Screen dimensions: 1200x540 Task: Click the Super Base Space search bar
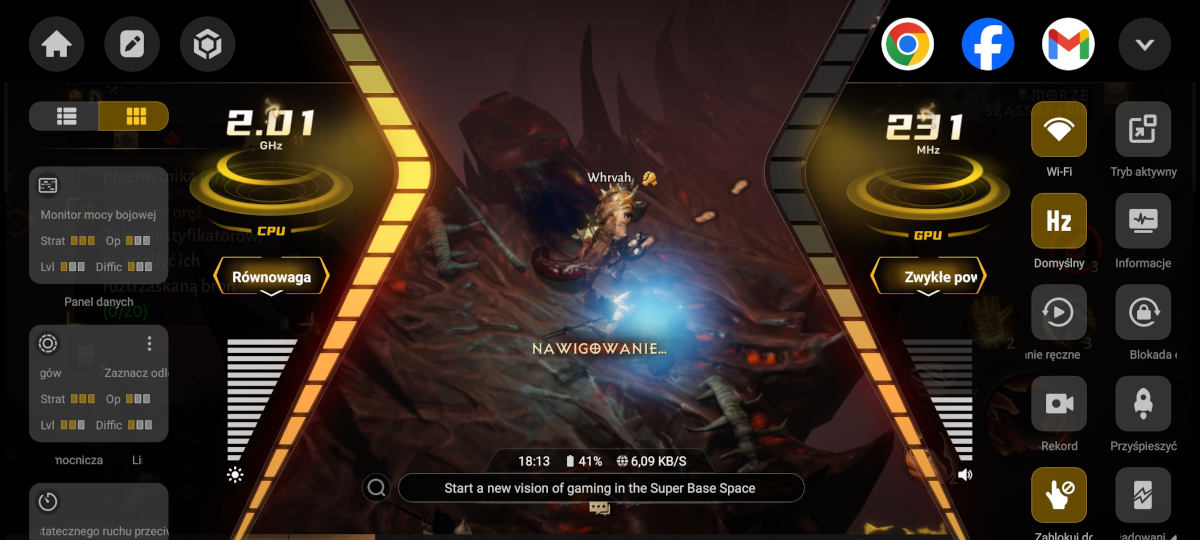pos(600,488)
